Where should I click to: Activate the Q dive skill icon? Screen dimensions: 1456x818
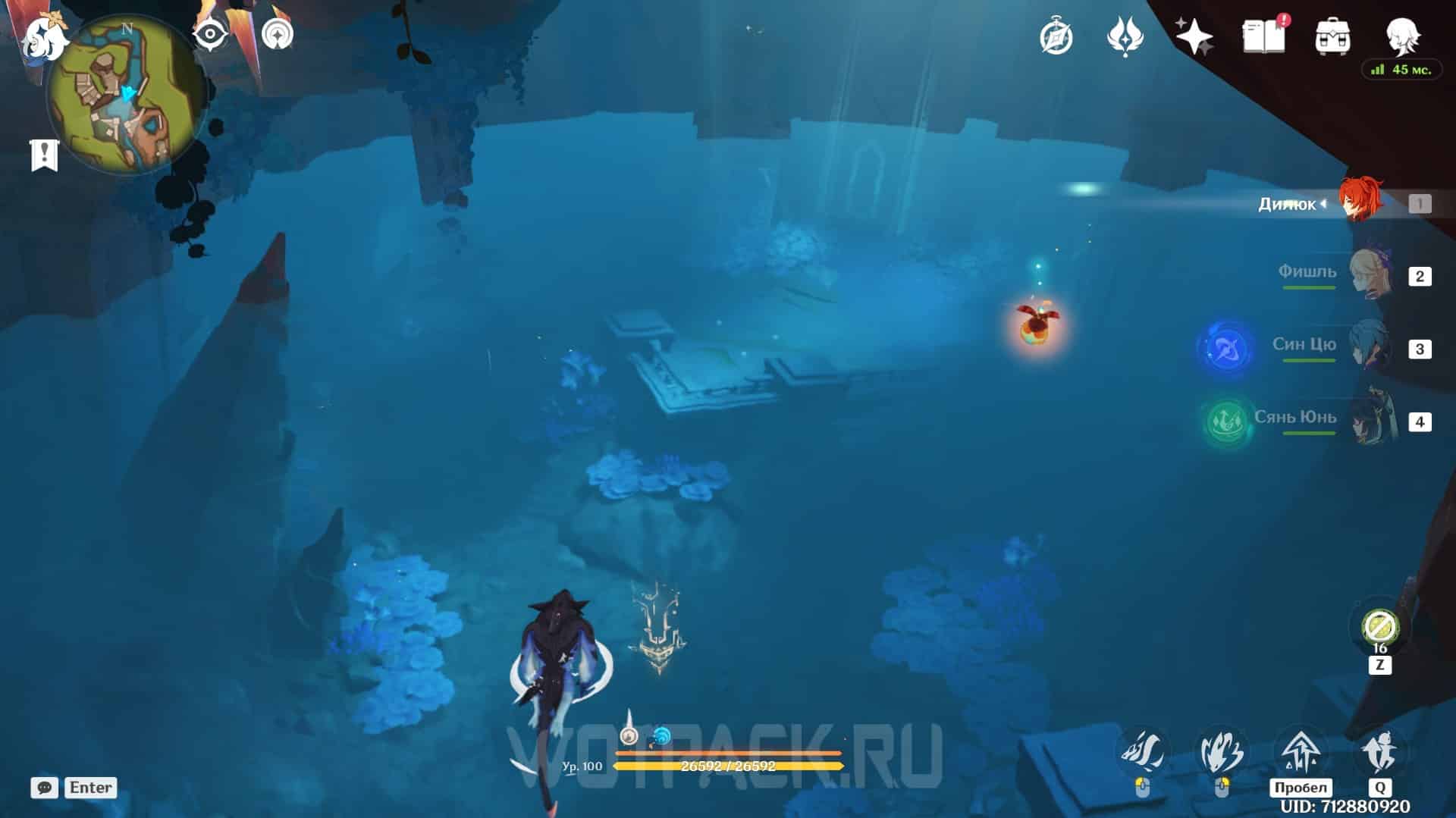click(1379, 753)
